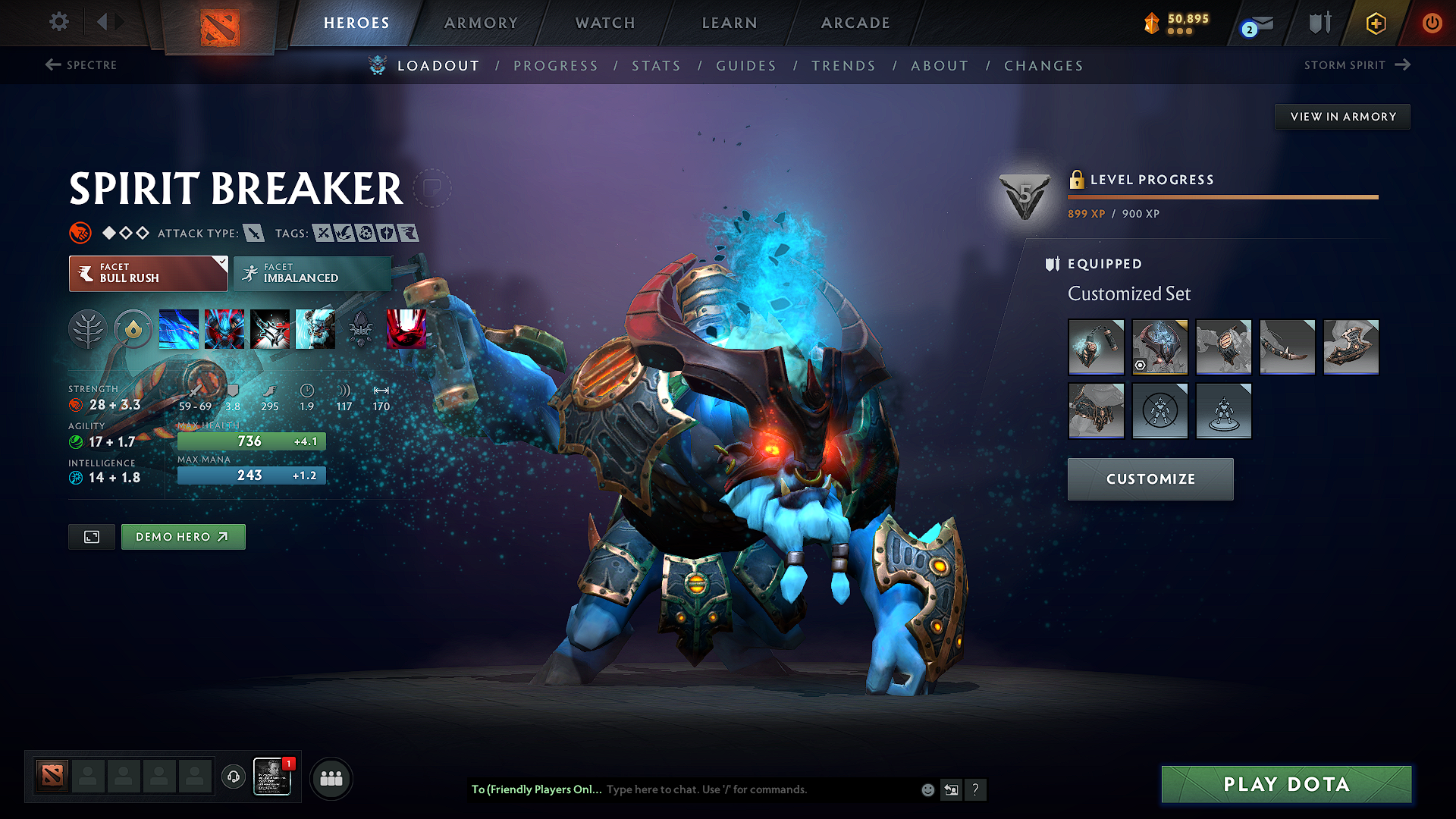Click the help question mark near chat

(x=976, y=789)
